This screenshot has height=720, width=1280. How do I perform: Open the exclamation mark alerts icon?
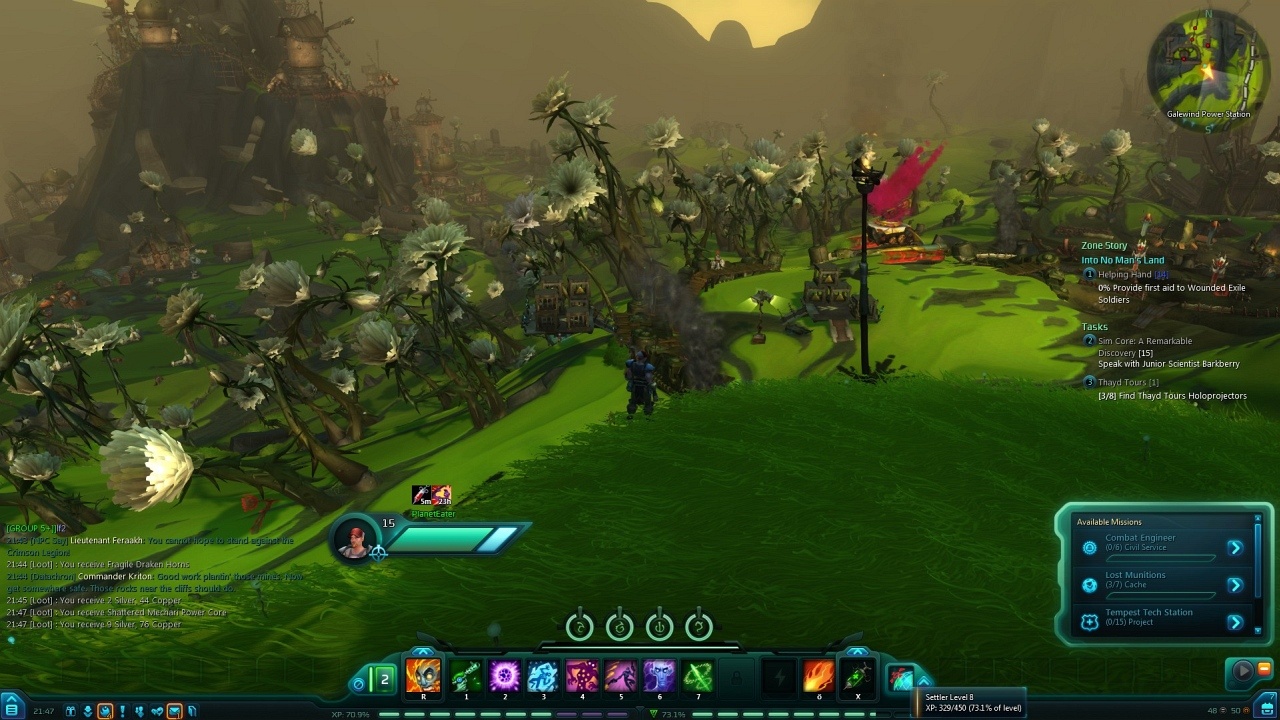122,711
